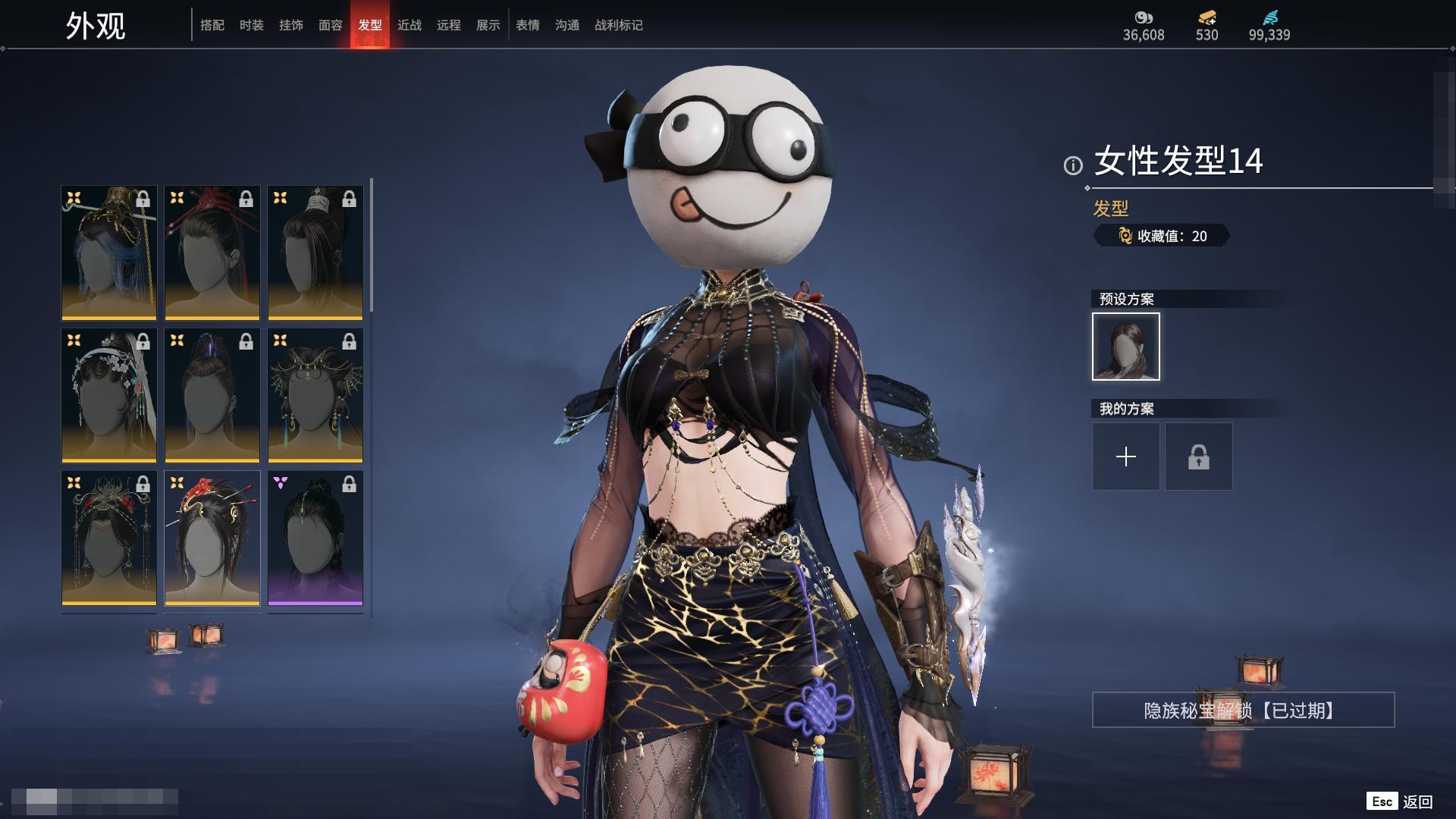The image size is (1456, 819).
Task: Go to the 面容 tab
Action: (x=331, y=25)
